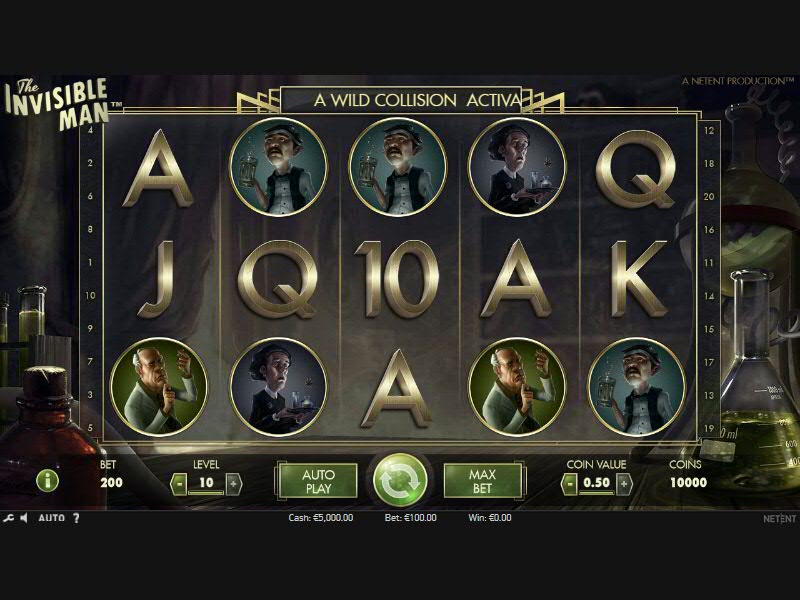
Task: Open the AUTO play settings in the bottom bar
Action: click(52, 518)
